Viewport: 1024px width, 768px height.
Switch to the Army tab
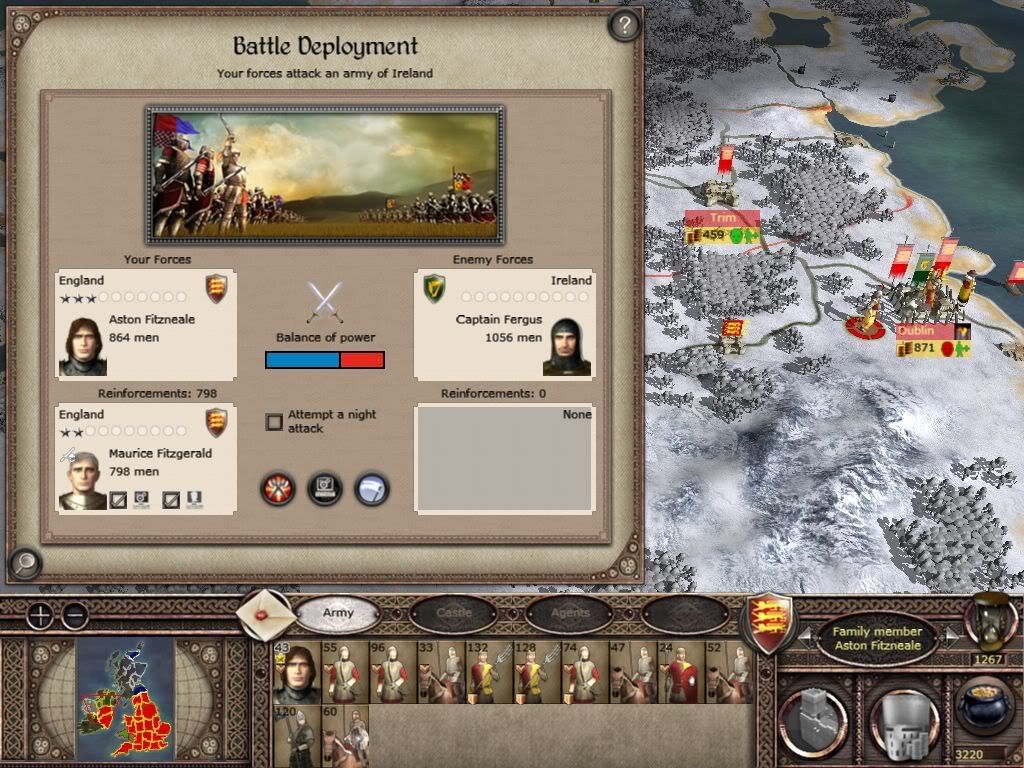click(338, 613)
